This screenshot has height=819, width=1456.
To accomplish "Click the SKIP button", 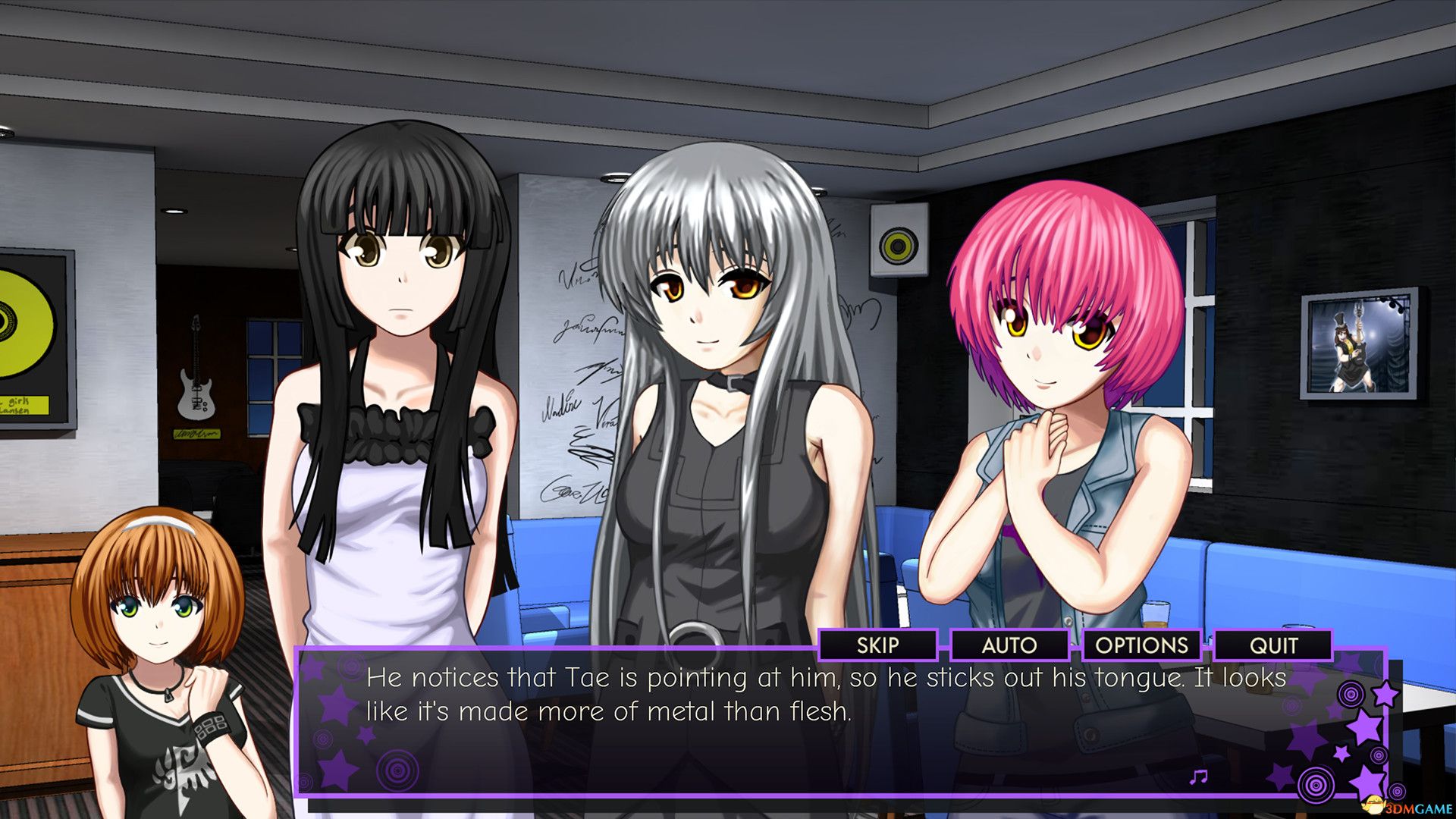I will click(x=877, y=645).
